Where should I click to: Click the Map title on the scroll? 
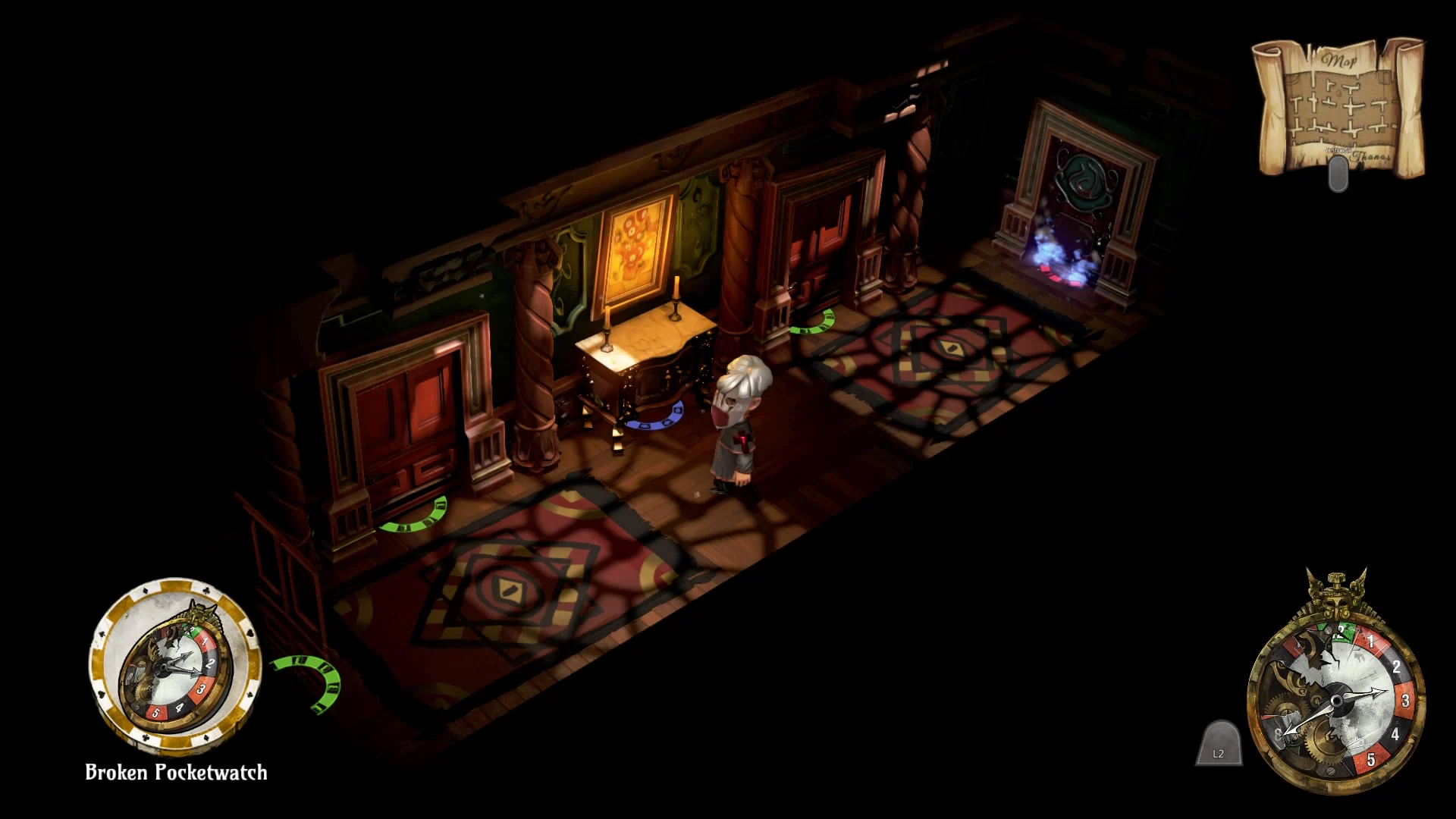tap(1337, 61)
